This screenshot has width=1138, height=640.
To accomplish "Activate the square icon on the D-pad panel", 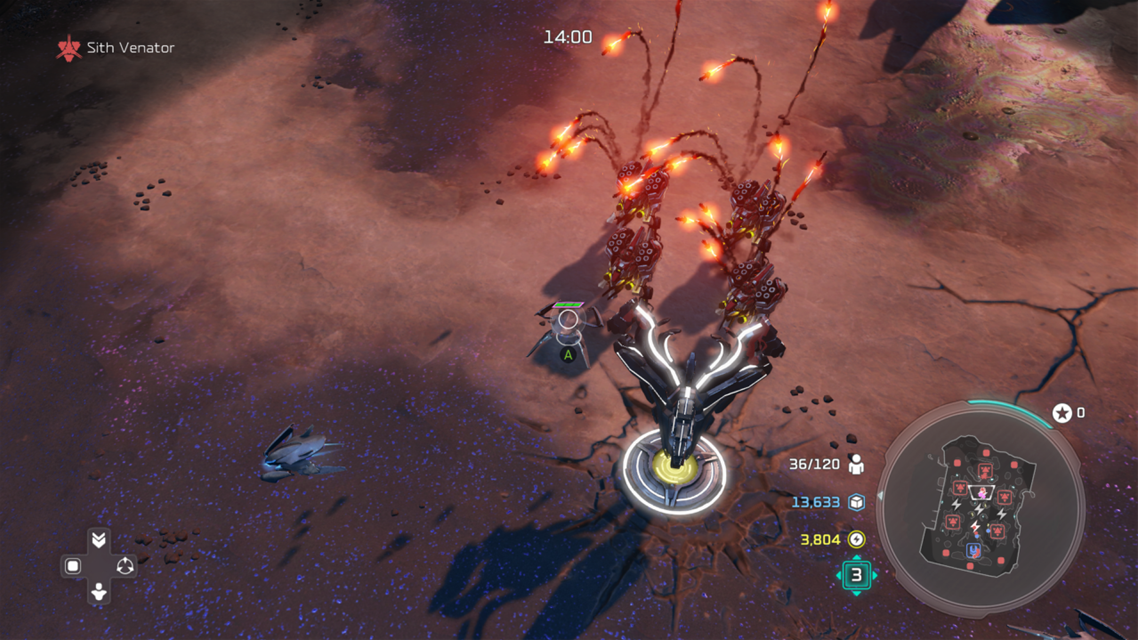I will pos(73,566).
